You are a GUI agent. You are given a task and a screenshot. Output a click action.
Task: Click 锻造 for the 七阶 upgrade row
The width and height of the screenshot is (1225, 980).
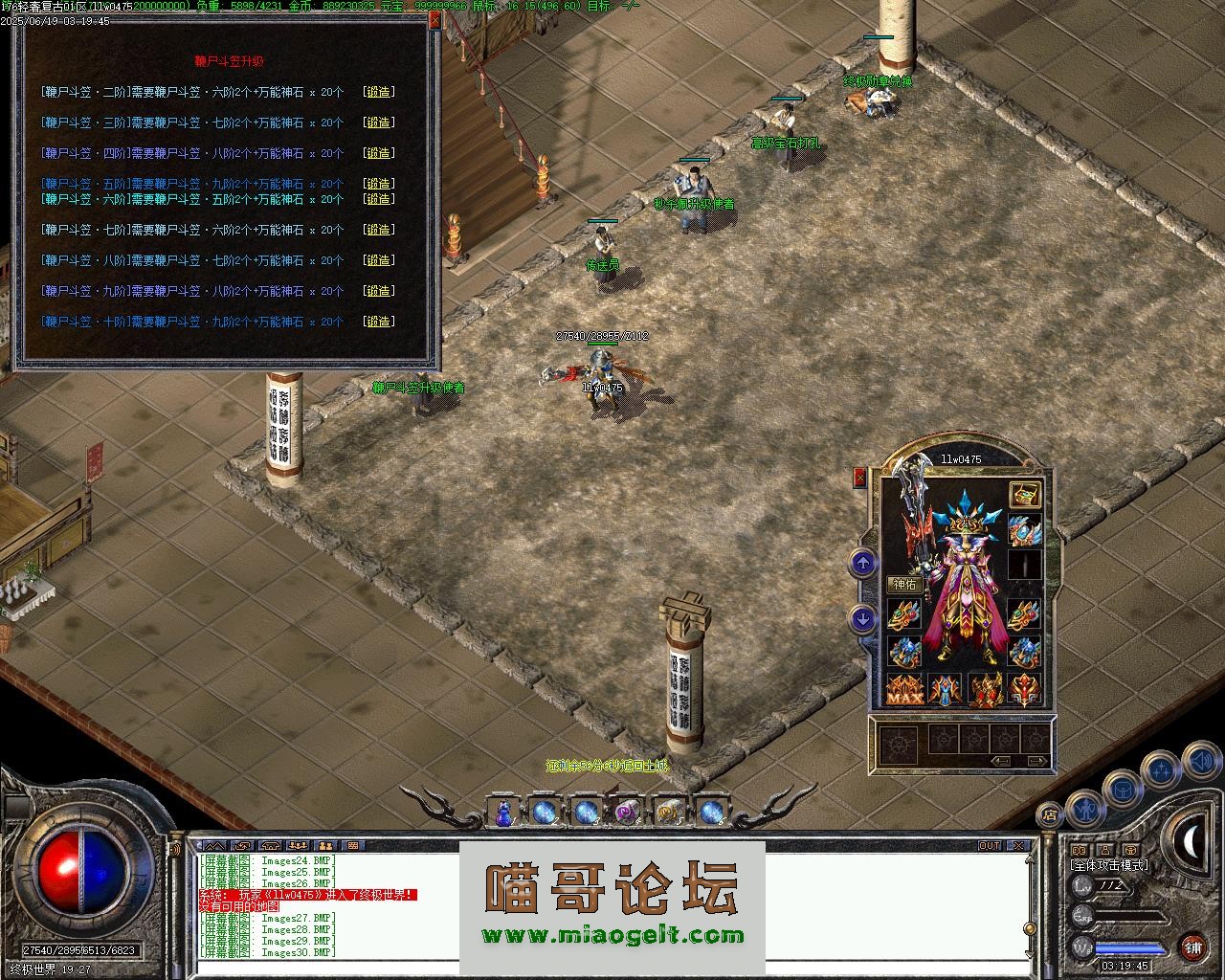(x=379, y=230)
